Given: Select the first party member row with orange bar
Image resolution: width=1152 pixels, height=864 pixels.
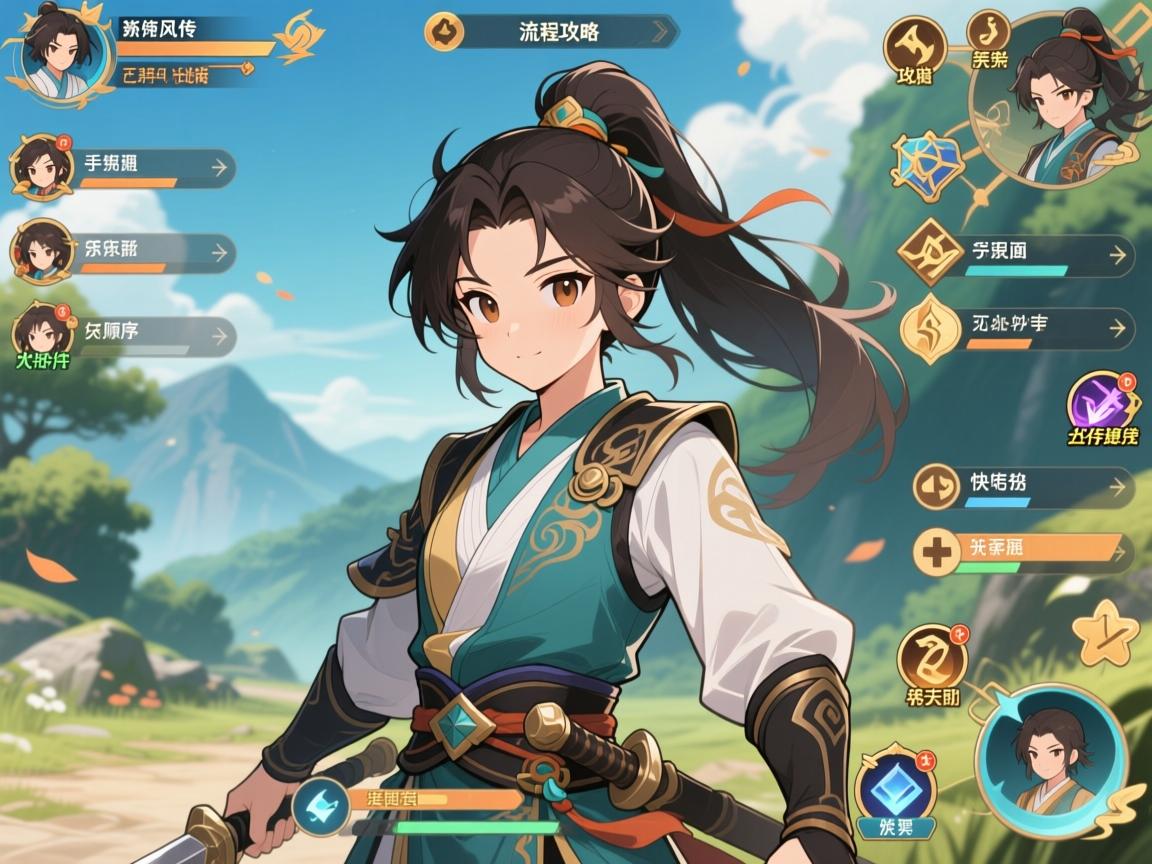Looking at the screenshot, I should pyautogui.click(x=125, y=168).
